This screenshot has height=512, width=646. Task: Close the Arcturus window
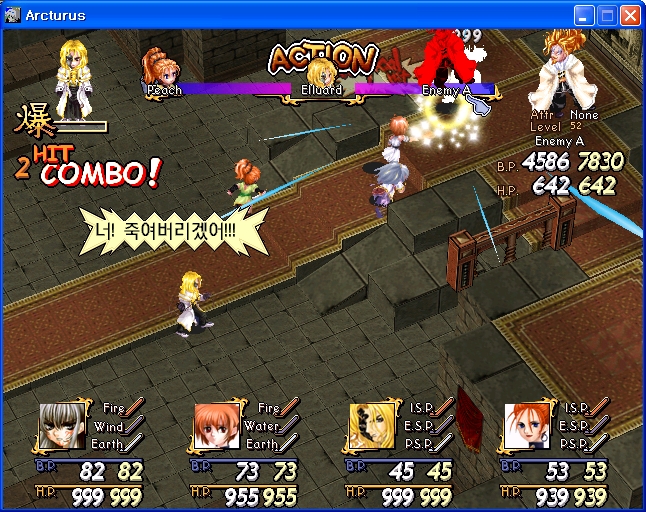pos(630,15)
